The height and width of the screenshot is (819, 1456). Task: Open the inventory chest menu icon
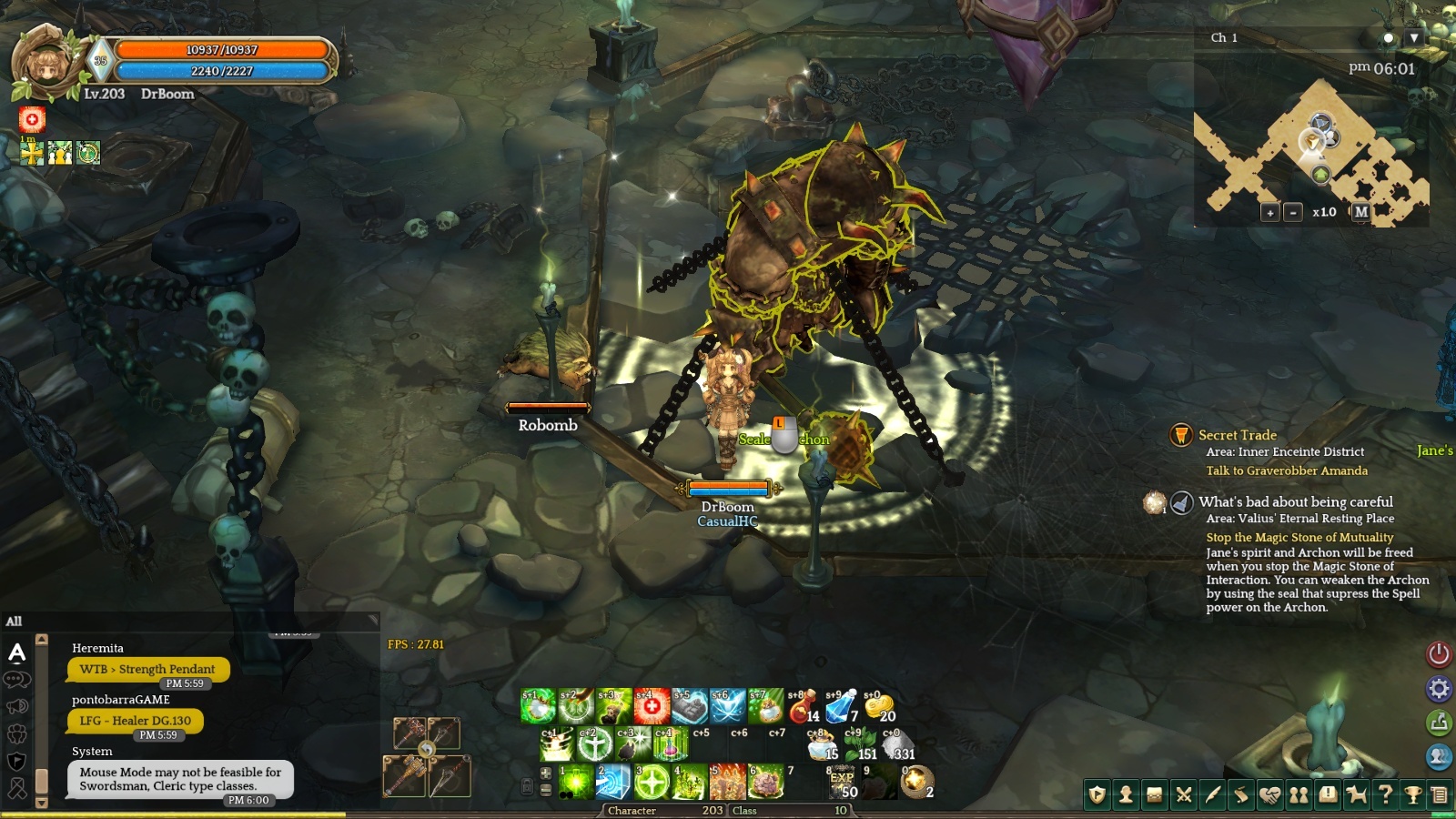1155,795
